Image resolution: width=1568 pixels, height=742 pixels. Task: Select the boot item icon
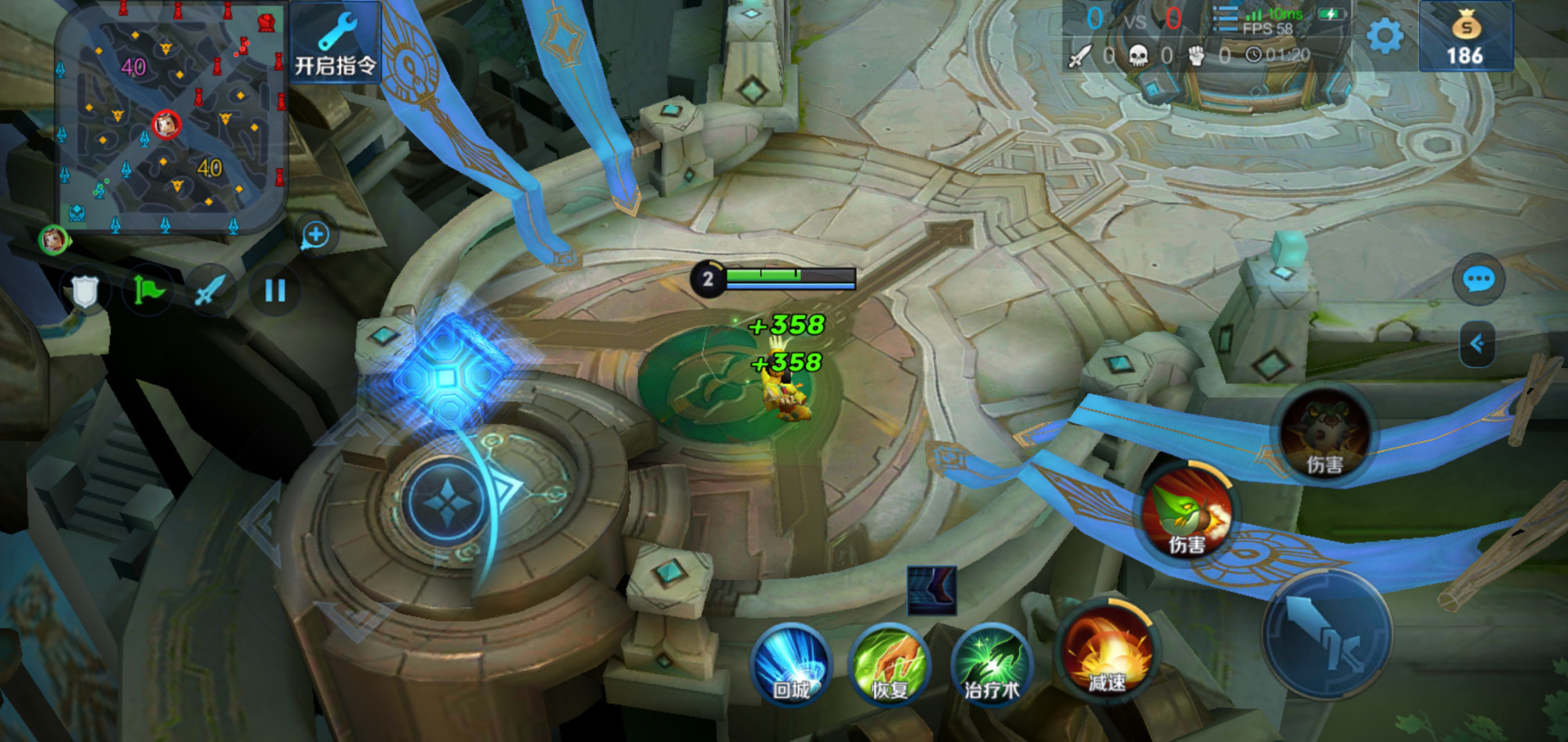(931, 590)
